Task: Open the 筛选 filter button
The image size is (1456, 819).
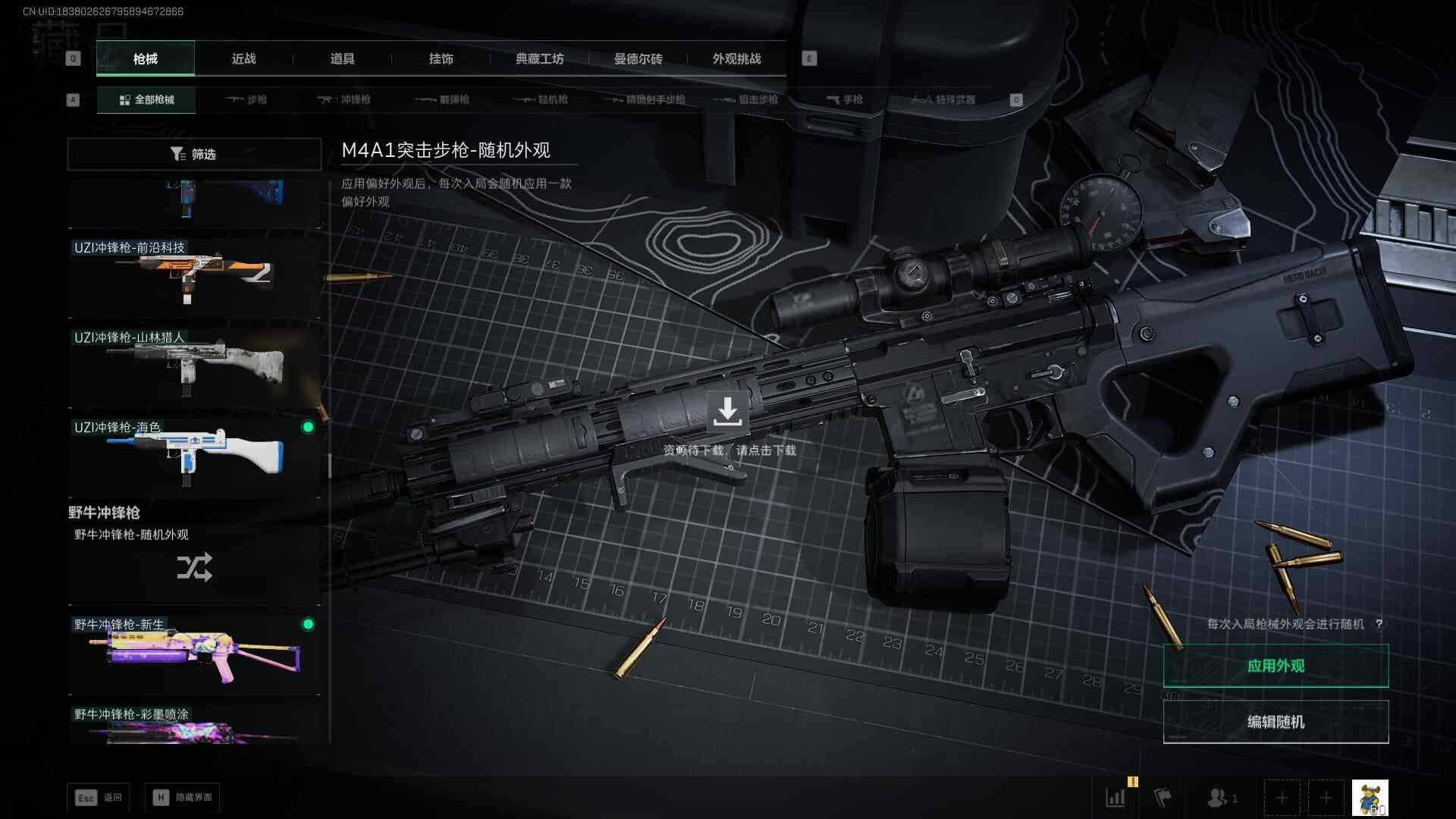Action: pyautogui.click(x=194, y=154)
